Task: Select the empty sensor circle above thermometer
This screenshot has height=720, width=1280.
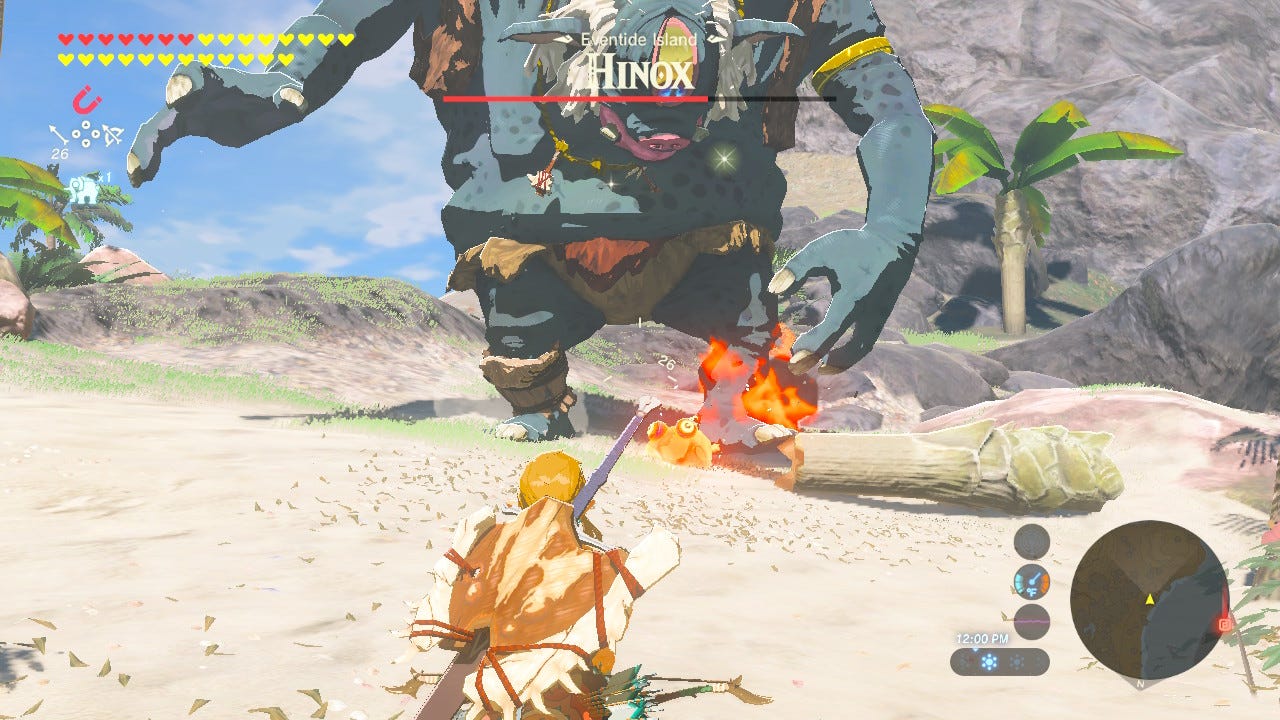Action: 1031,542
